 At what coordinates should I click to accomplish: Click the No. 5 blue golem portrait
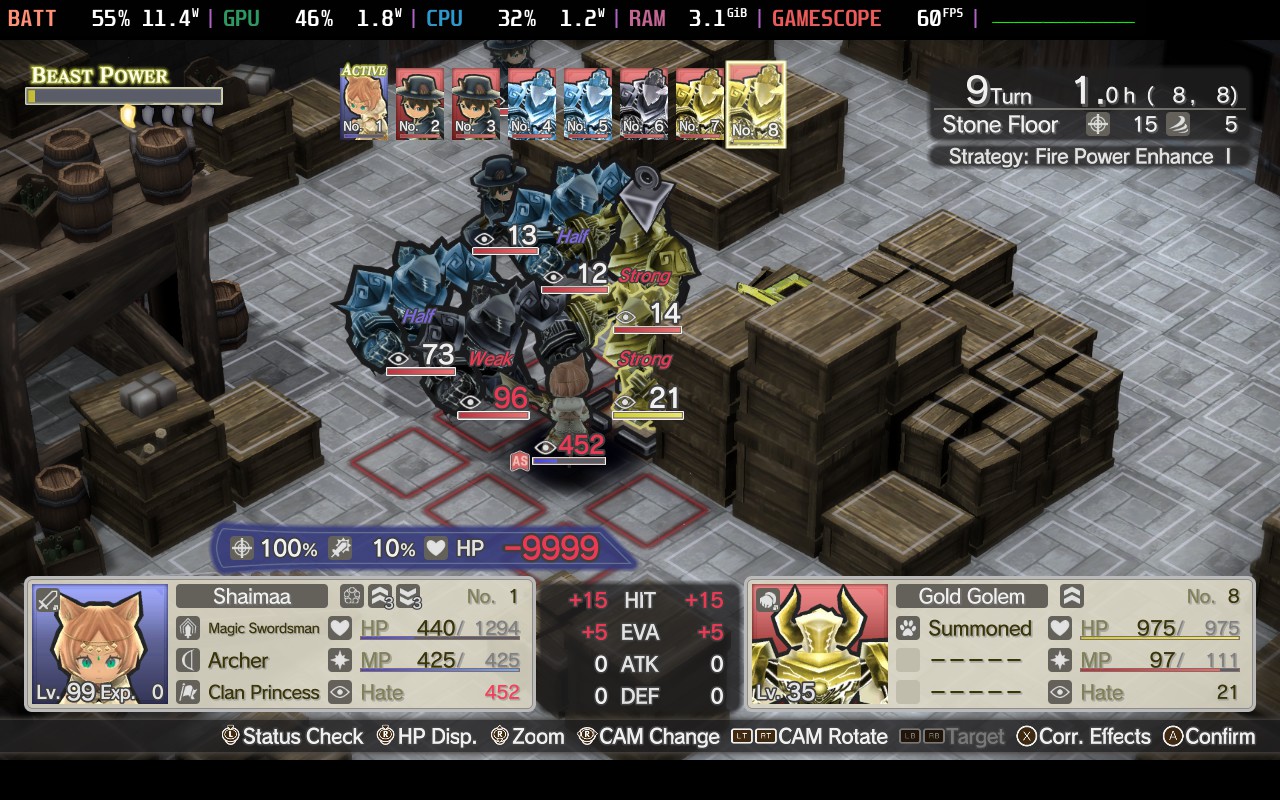coord(588,103)
